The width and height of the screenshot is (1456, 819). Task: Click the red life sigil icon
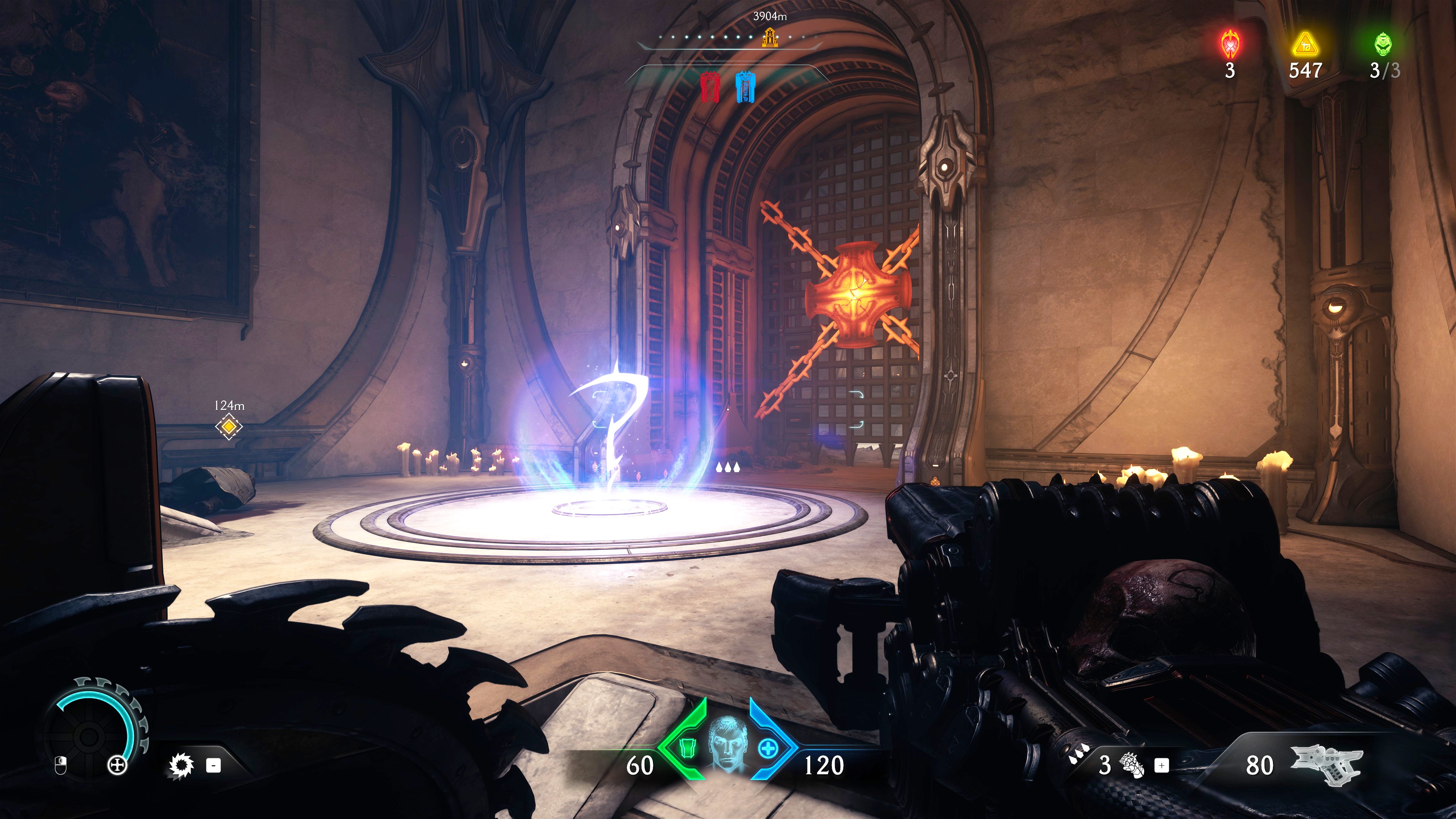click(x=1230, y=44)
